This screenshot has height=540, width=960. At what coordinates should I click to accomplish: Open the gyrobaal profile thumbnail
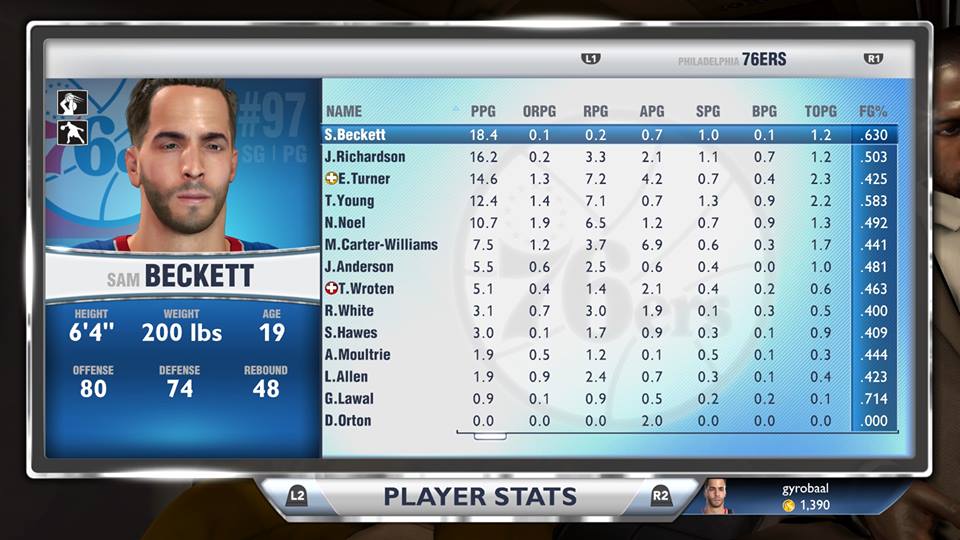click(x=716, y=496)
